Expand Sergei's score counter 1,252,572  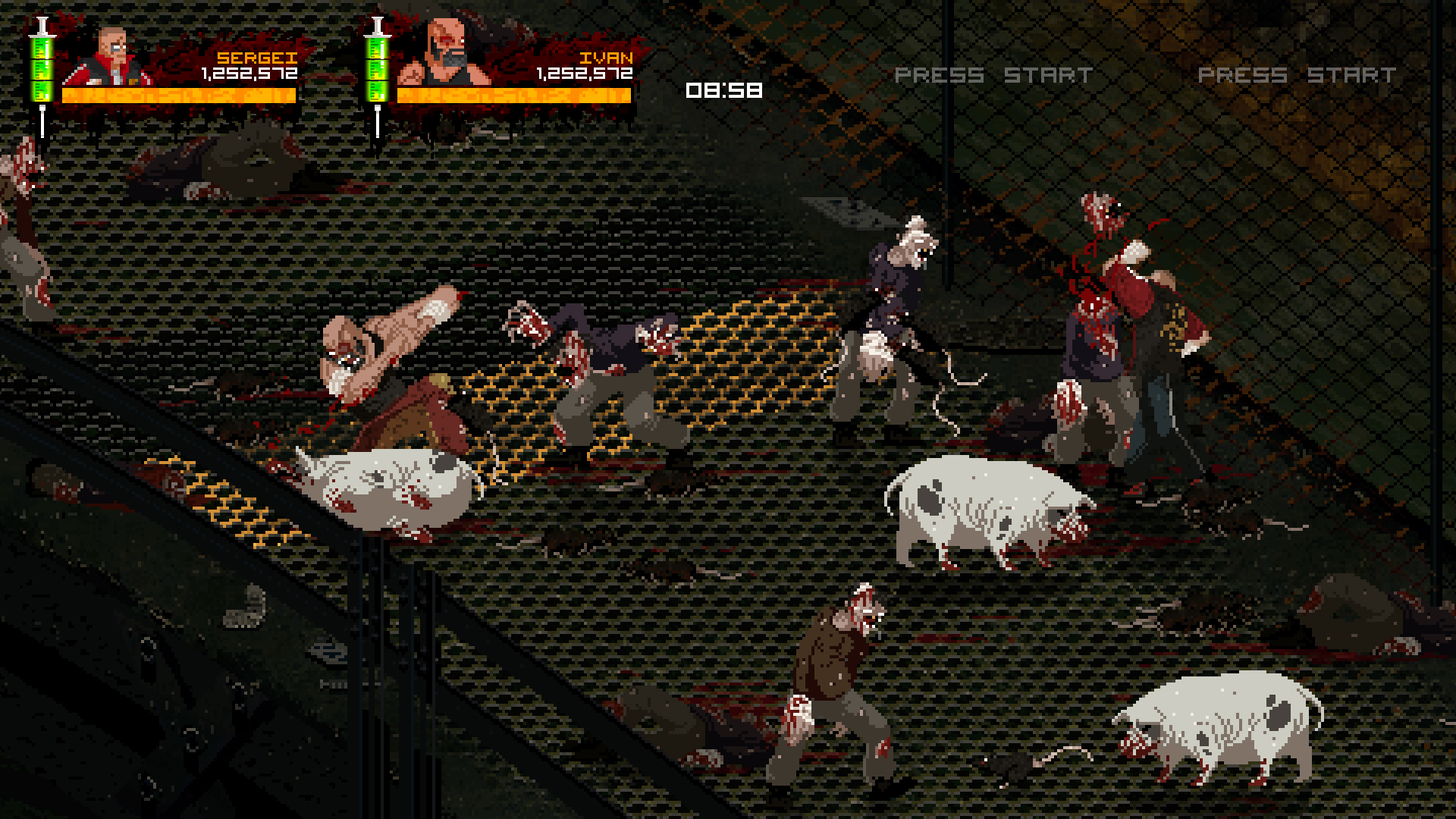tap(249, 74)
